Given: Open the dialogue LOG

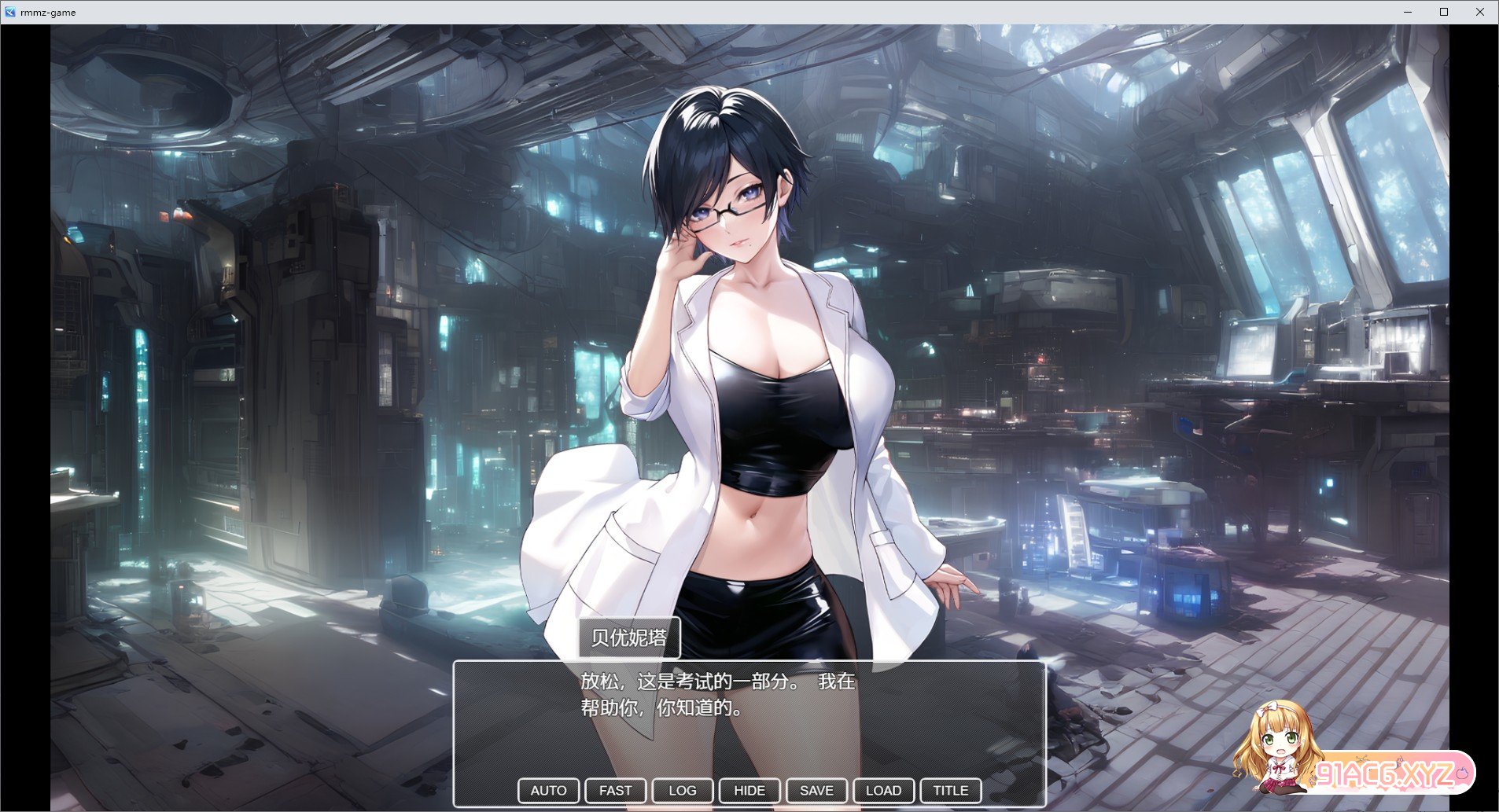Looking at the screenshot, I should [x=682, y=791].
